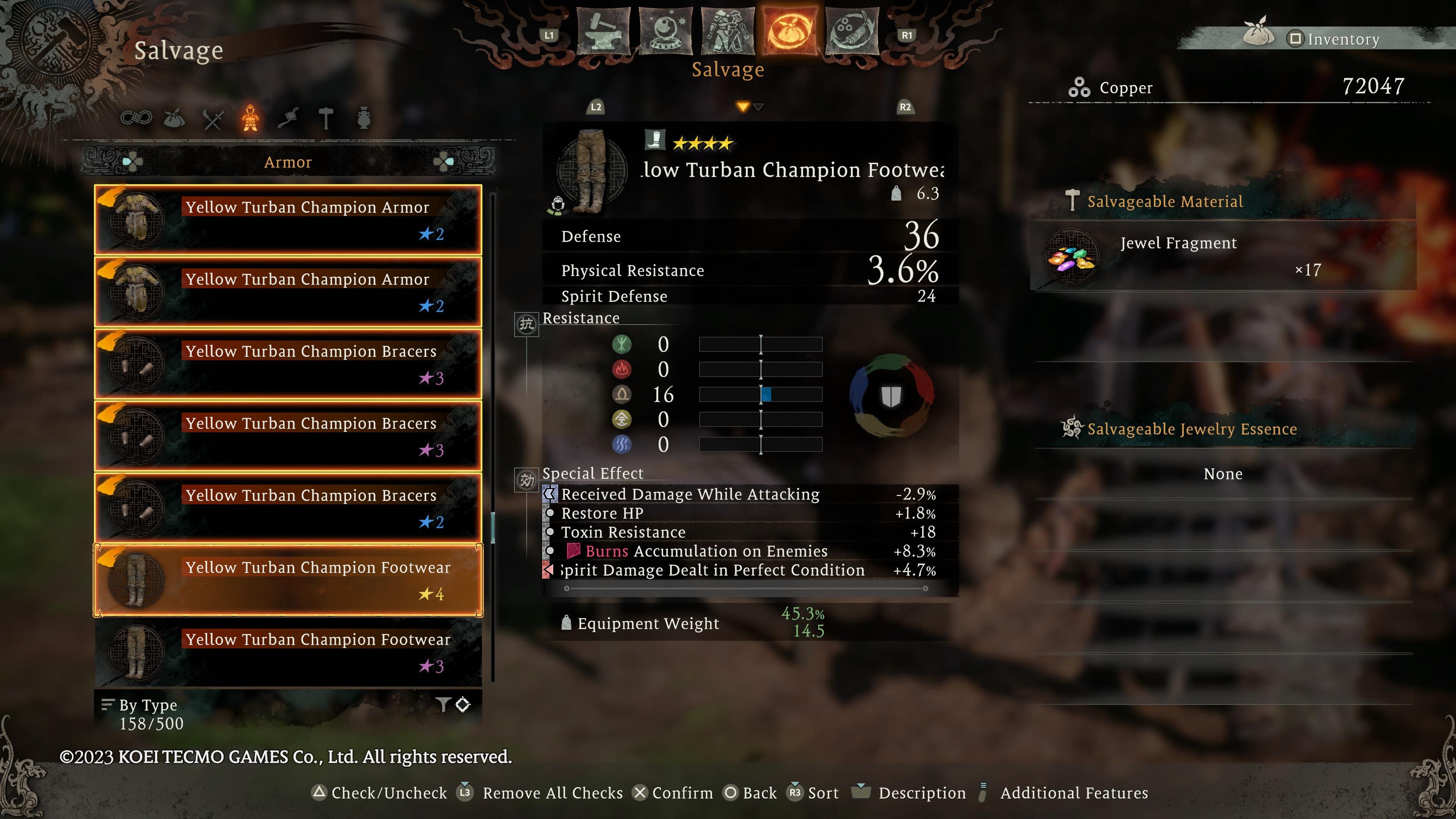
Task: Click Remove All Checks
Action: [543, 793]
